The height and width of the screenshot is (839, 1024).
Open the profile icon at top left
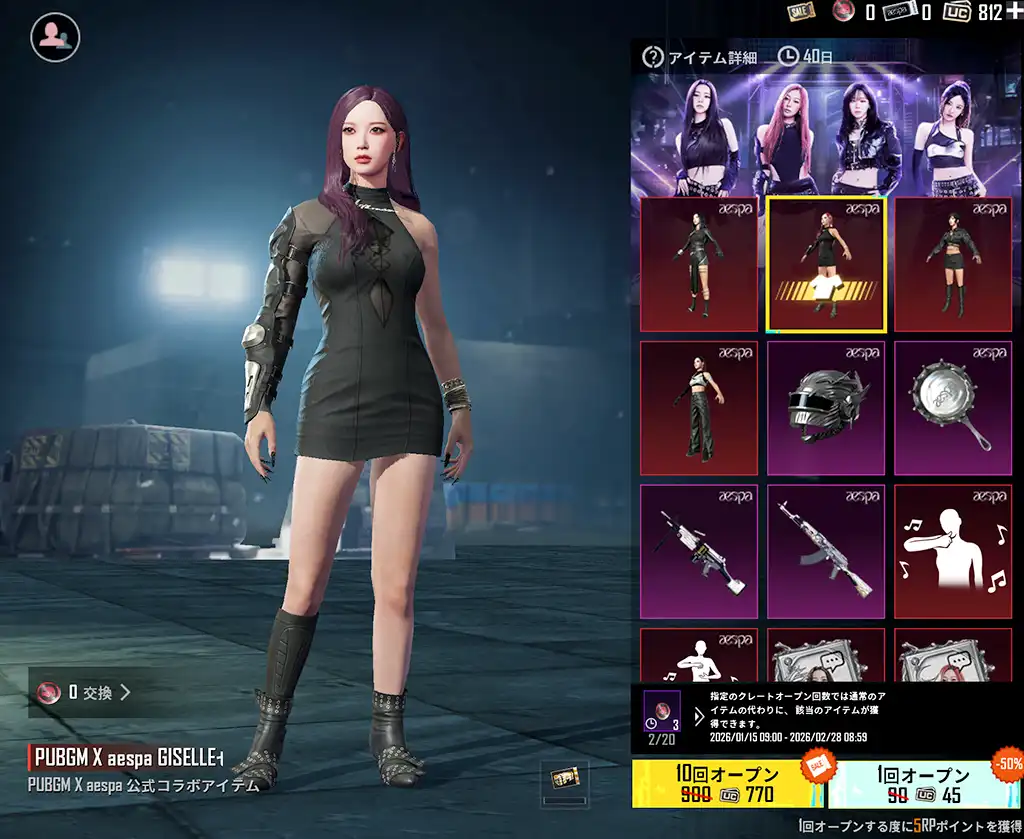(x=55, y=37)
